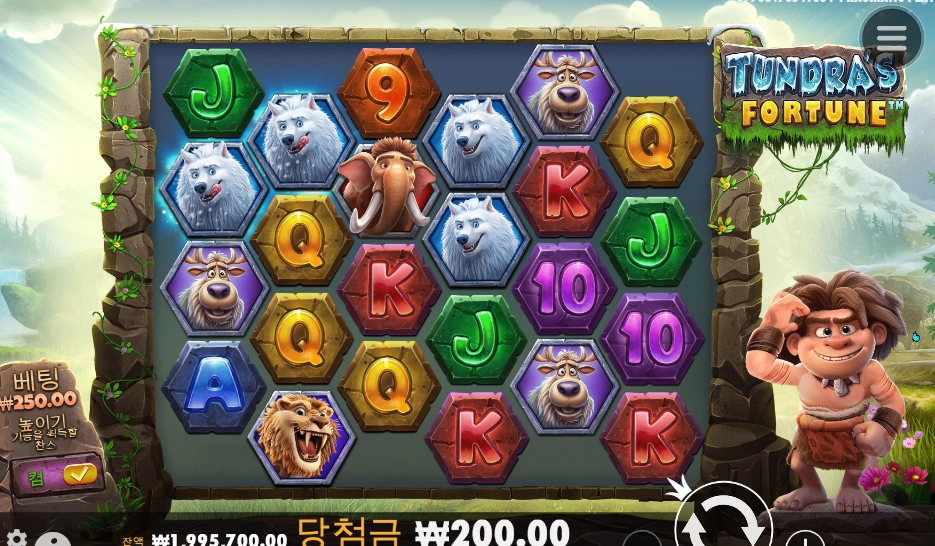Viewport: 935px width, 546px height.
Task: Increase the bet with the plus button
Action: pos(804,540)
